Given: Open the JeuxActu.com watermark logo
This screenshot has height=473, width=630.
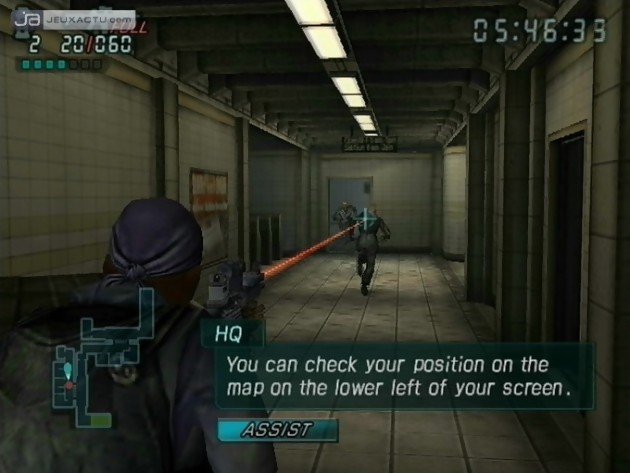Looking at the screenshot, I should tap(75, 18).
